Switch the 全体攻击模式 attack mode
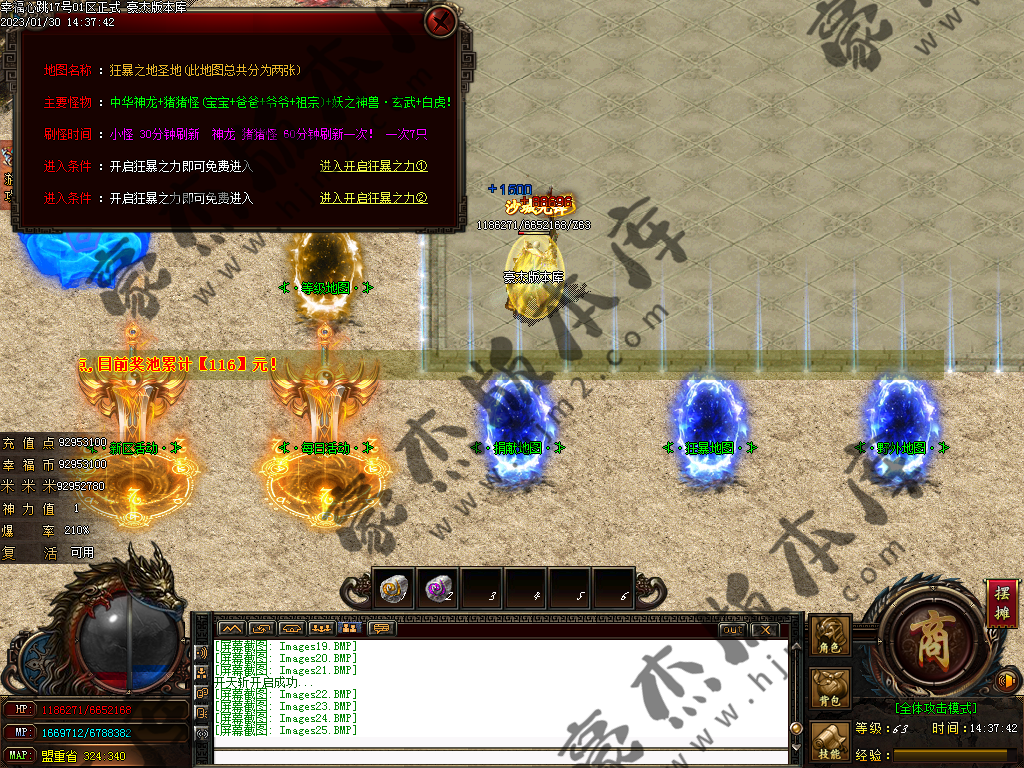Screen dimensions: 1024x768 936,708
